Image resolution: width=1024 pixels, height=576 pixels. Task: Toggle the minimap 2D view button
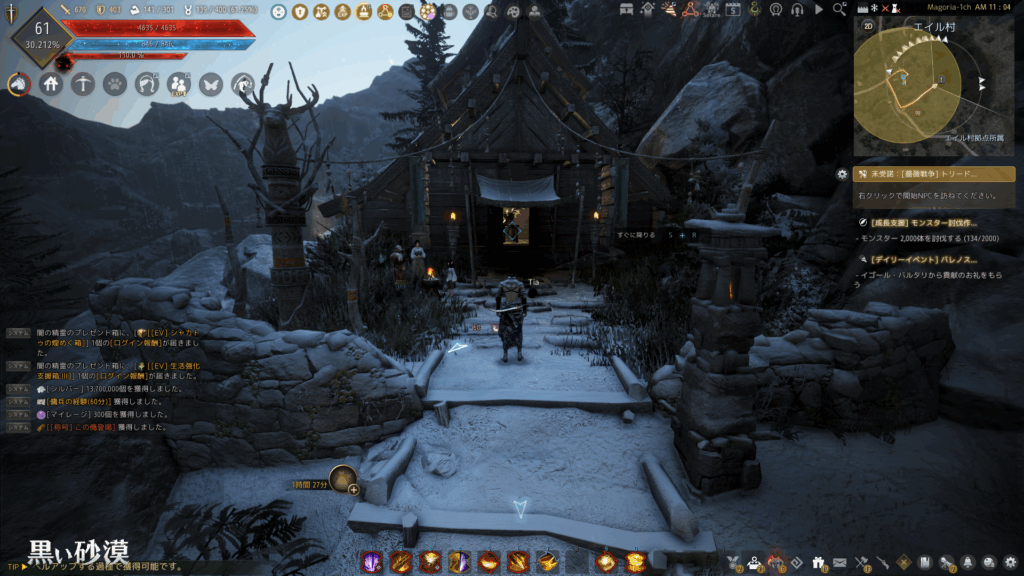click(x=868, y=24)
